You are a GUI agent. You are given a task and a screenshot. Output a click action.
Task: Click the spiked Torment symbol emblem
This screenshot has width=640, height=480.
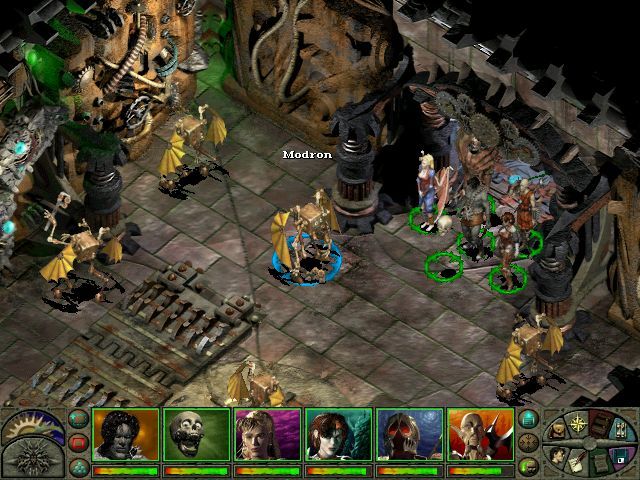[32, 461]
